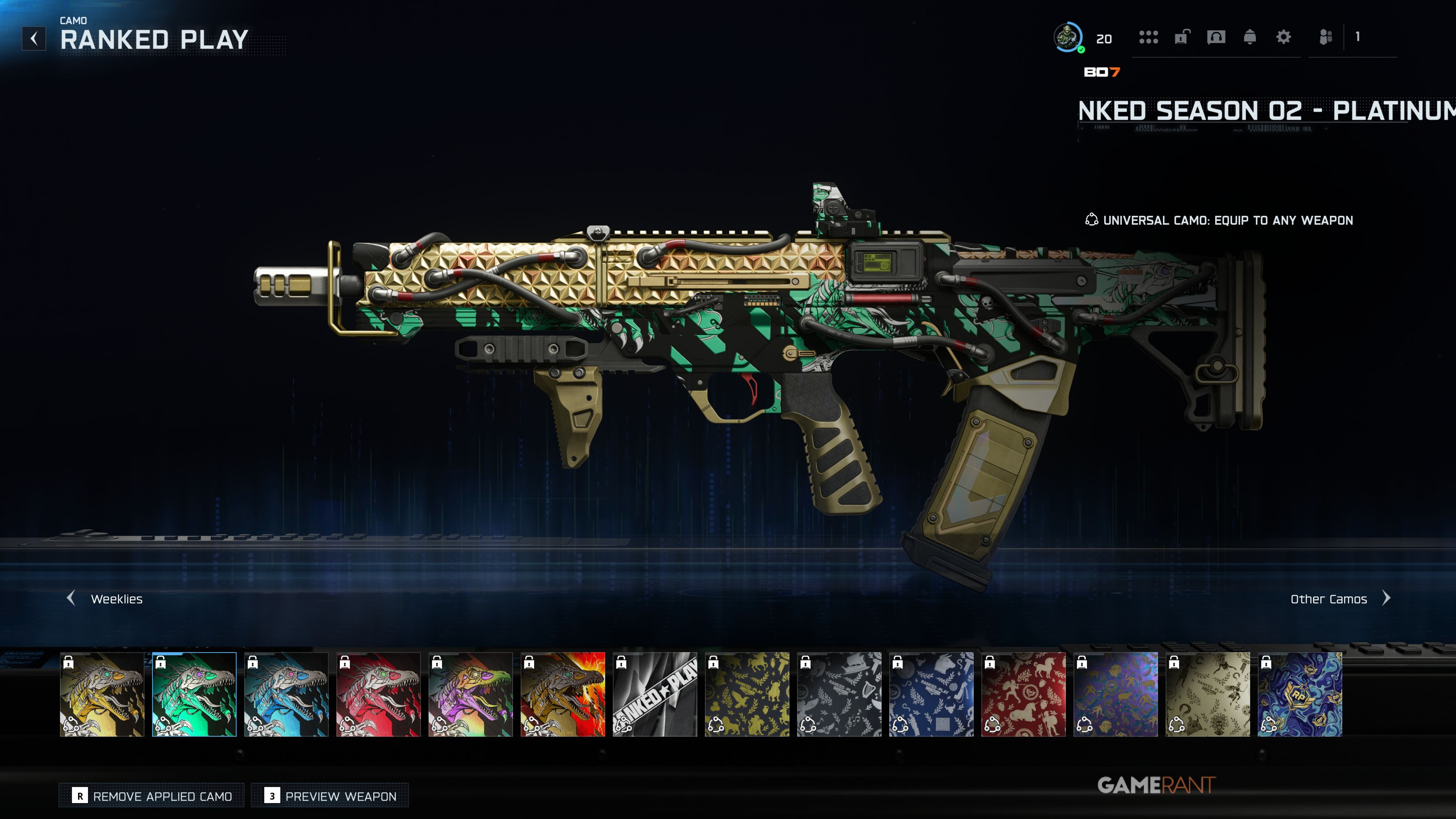This screenshot has height=819, width=1456.
Task: Select the green dinosaur camo
Action: (x=195, y=694)
